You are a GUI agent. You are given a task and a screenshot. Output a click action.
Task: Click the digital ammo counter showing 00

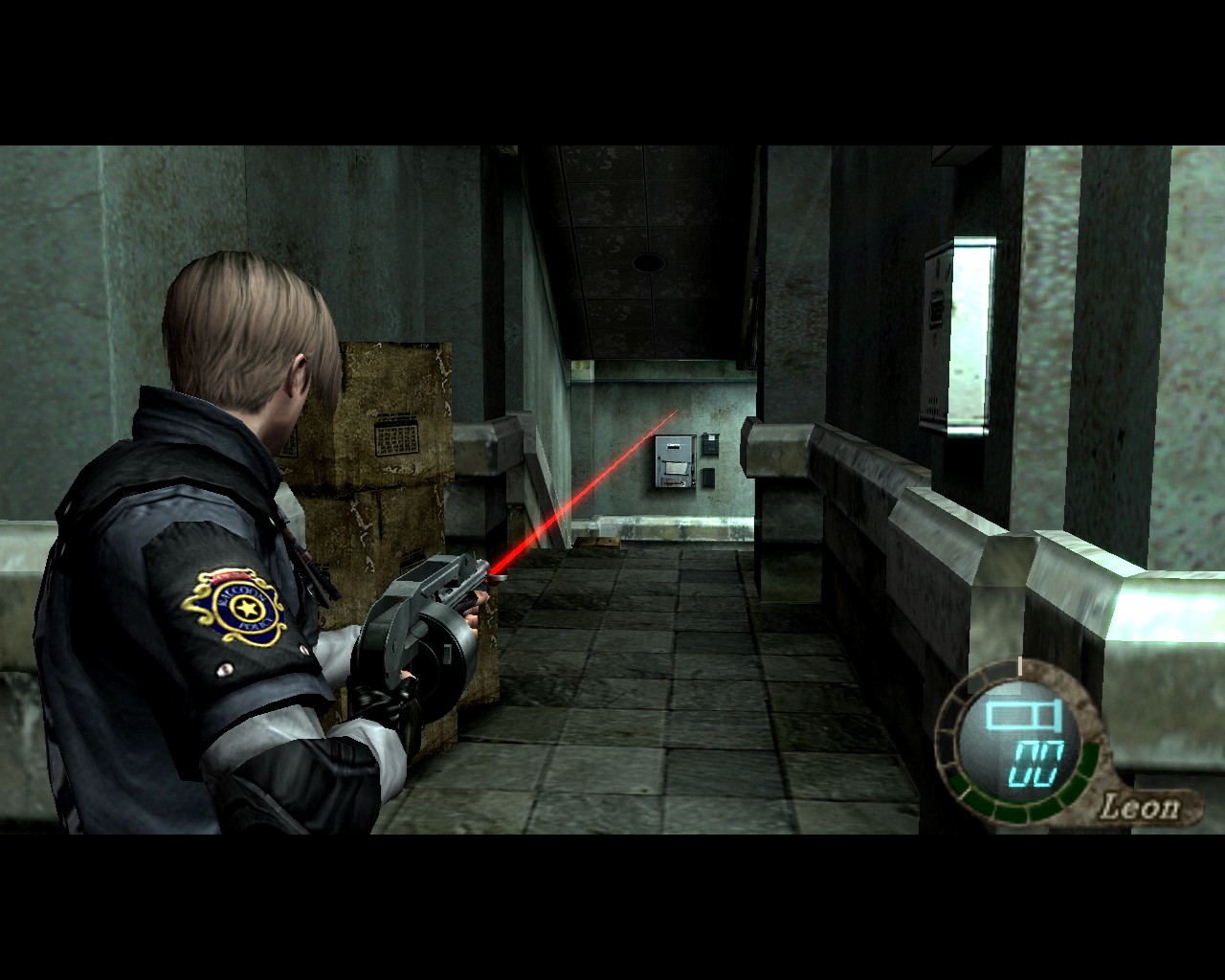pos(1036,764)
